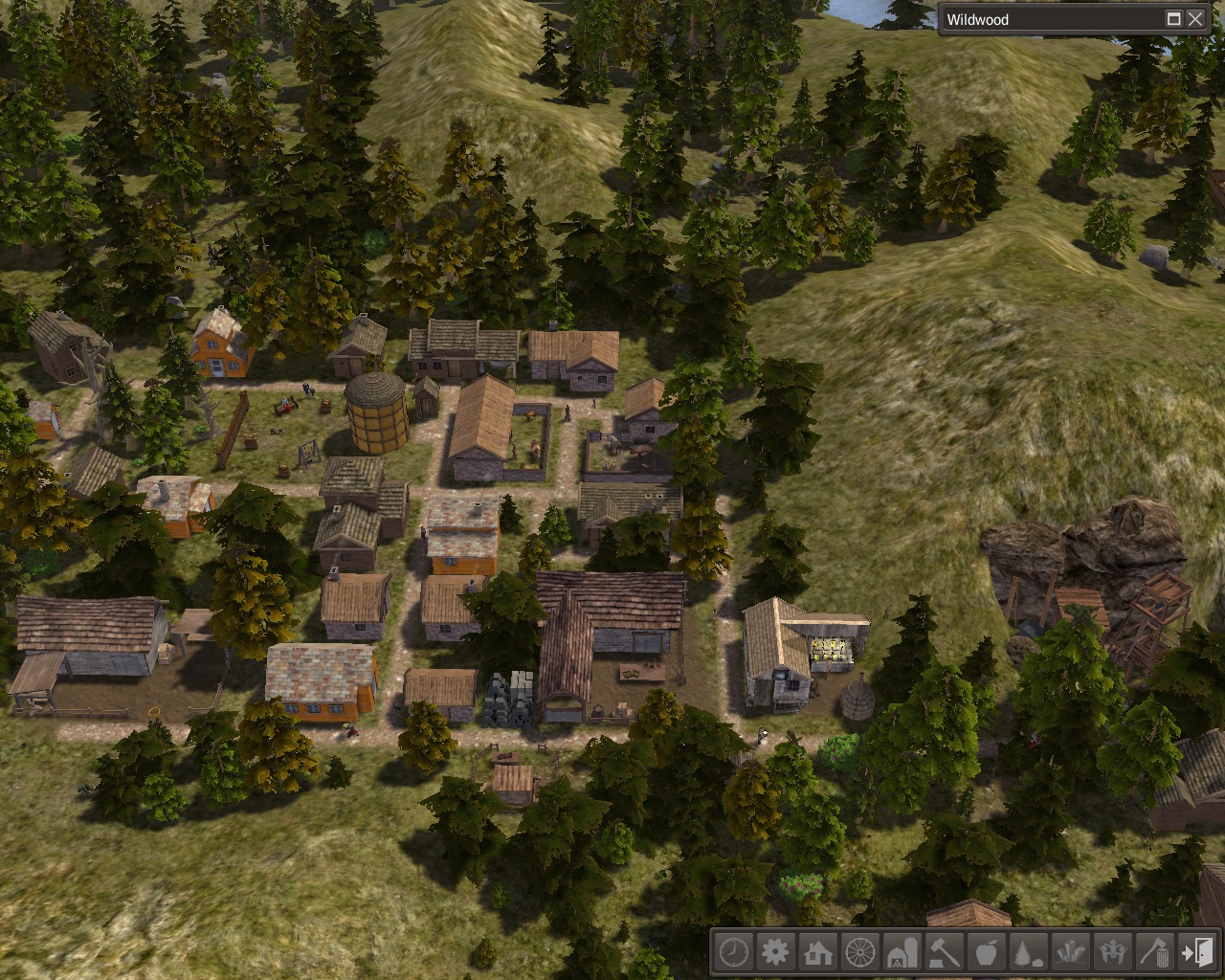The height and width of the screenshot is (980, 1225).
Task: Open the barn storage buildings menu
Action: 902,952
